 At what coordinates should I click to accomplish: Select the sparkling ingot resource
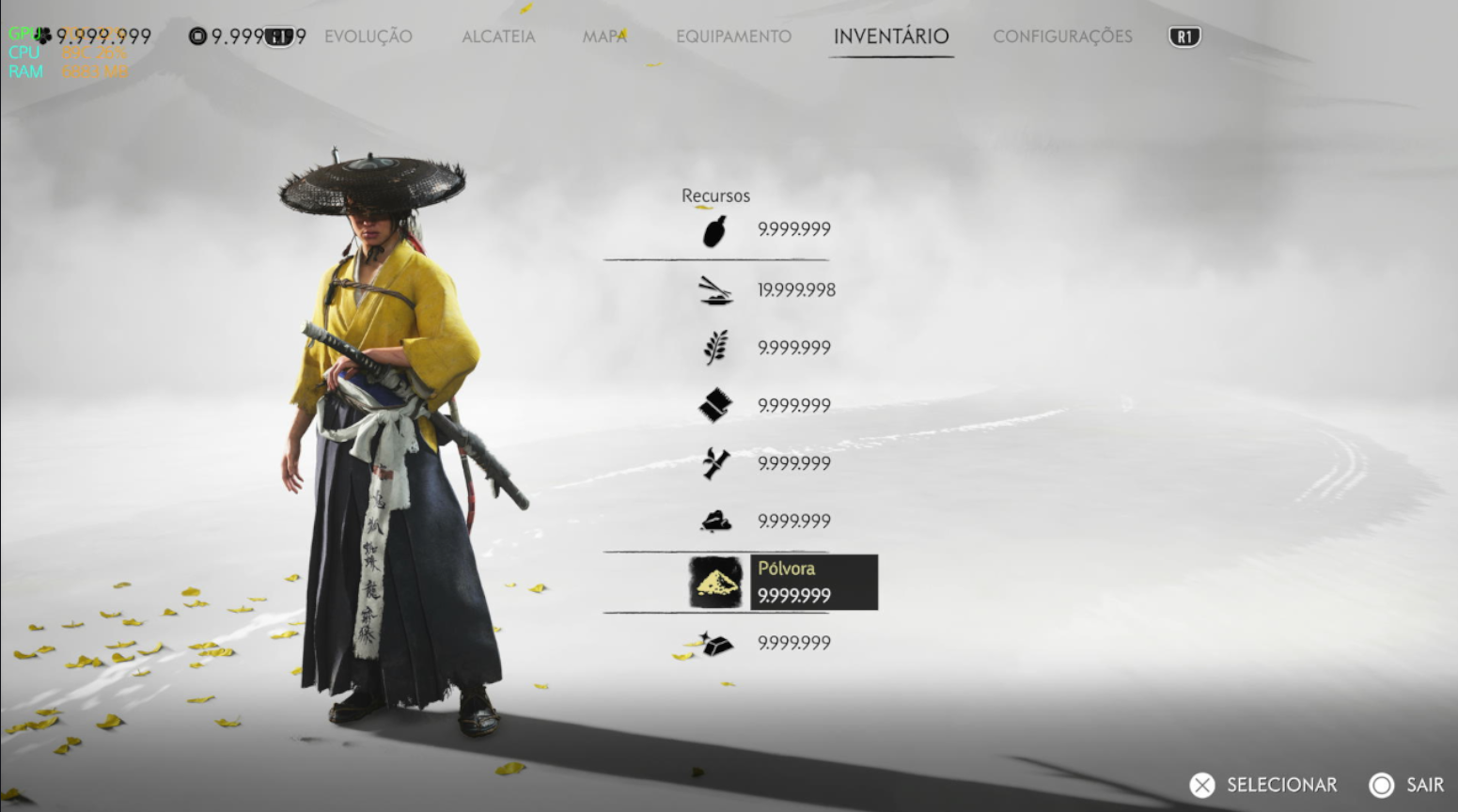[x=716, y=644]
